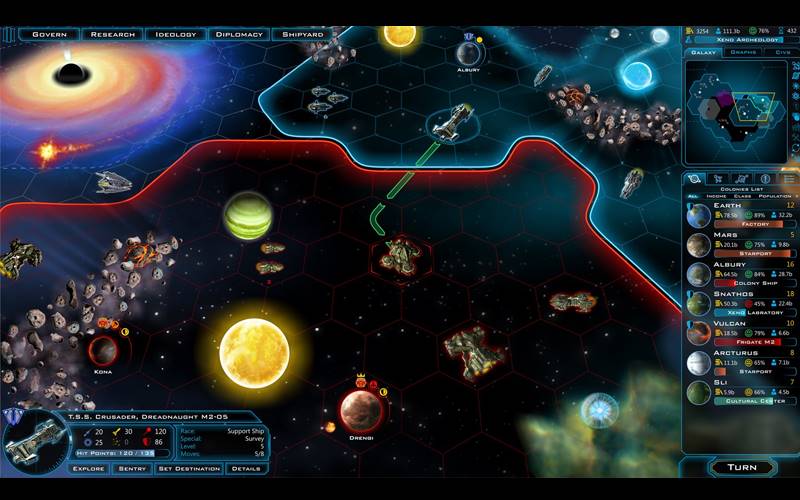Screen dimensions: 800x500
Task: Go to the Ideology screen
Action: [176, 34]
